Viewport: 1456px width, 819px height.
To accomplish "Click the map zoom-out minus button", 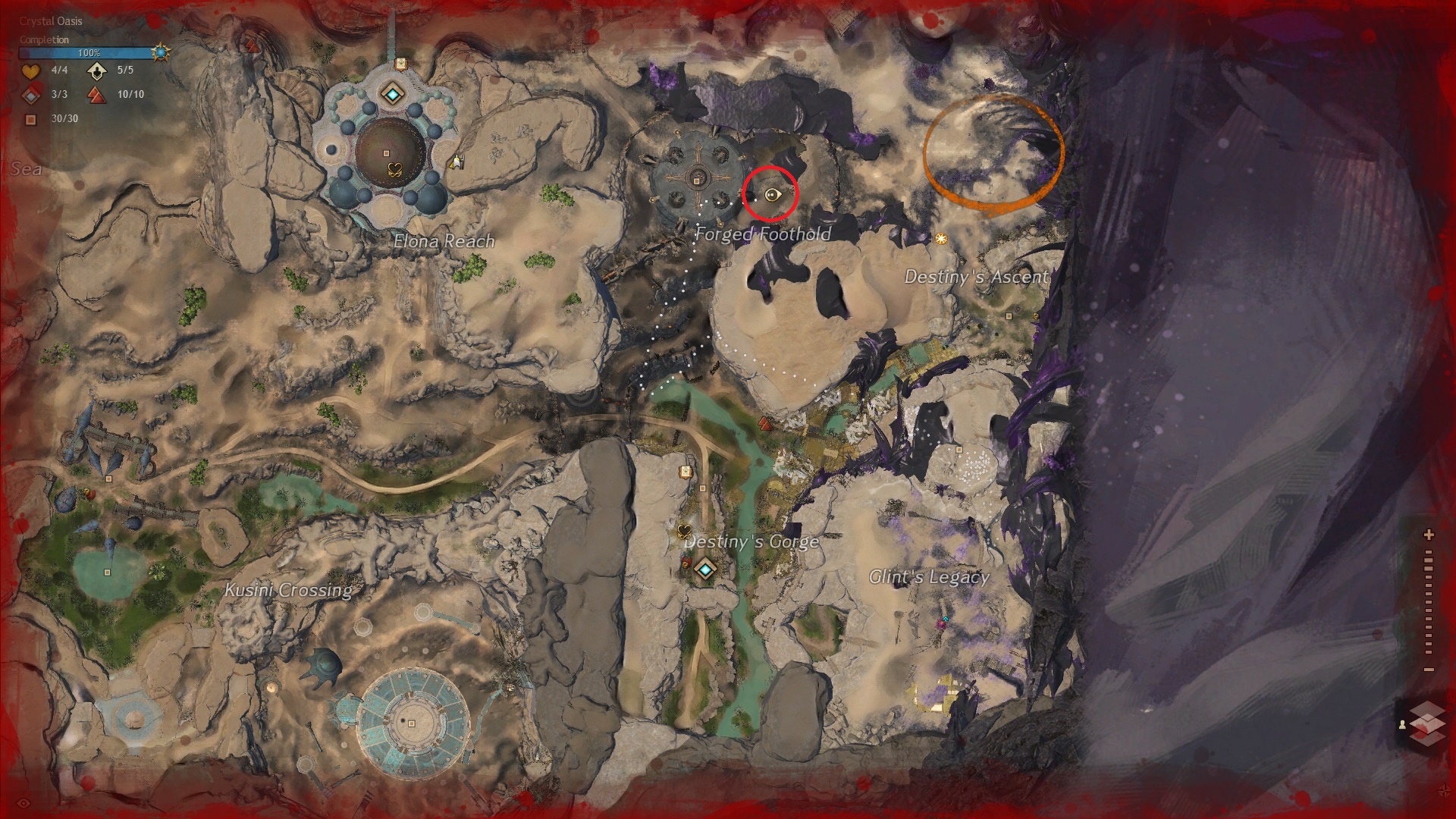I will point(1429,670).
